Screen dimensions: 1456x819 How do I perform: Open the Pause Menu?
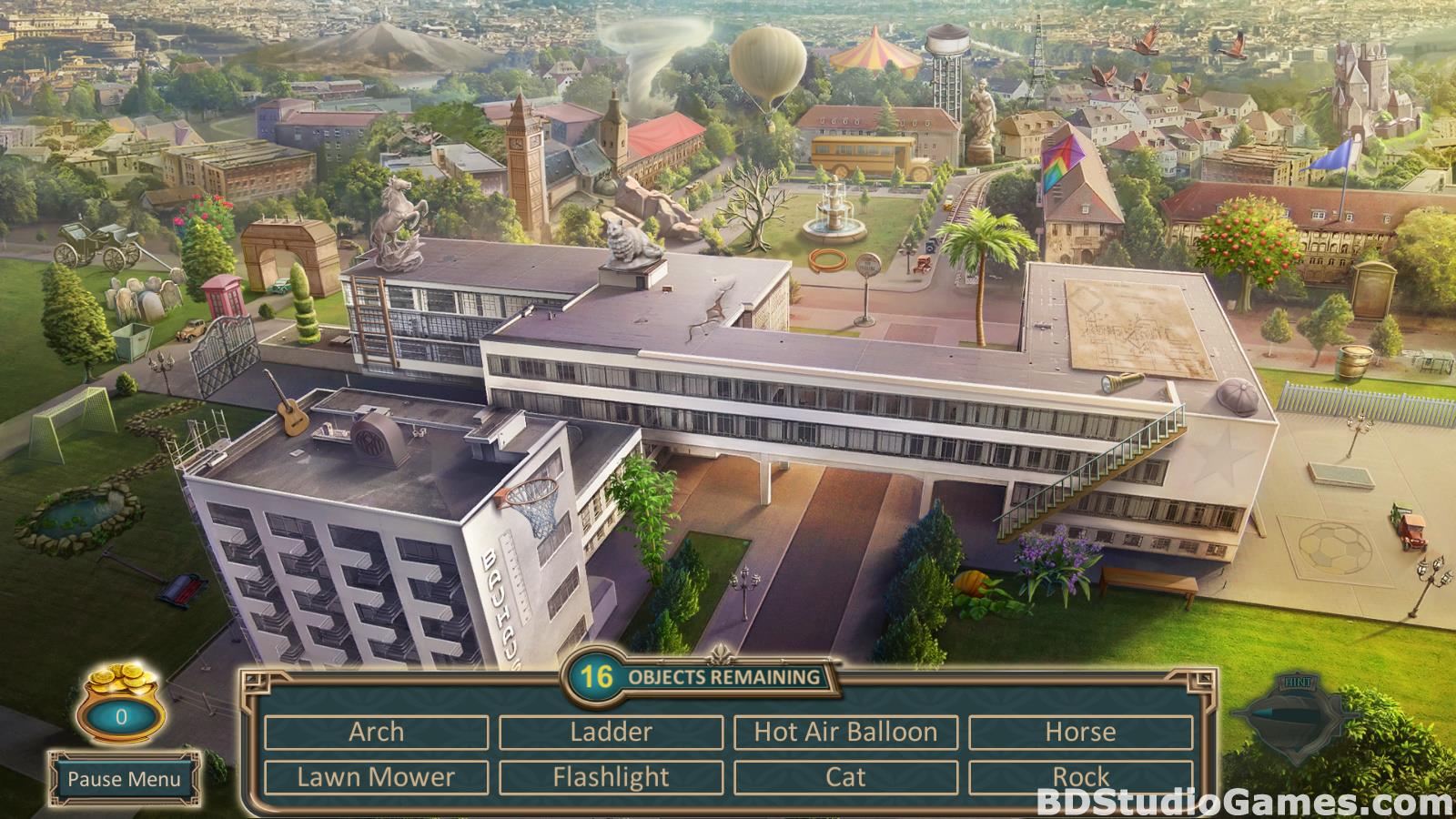[124, 779]
